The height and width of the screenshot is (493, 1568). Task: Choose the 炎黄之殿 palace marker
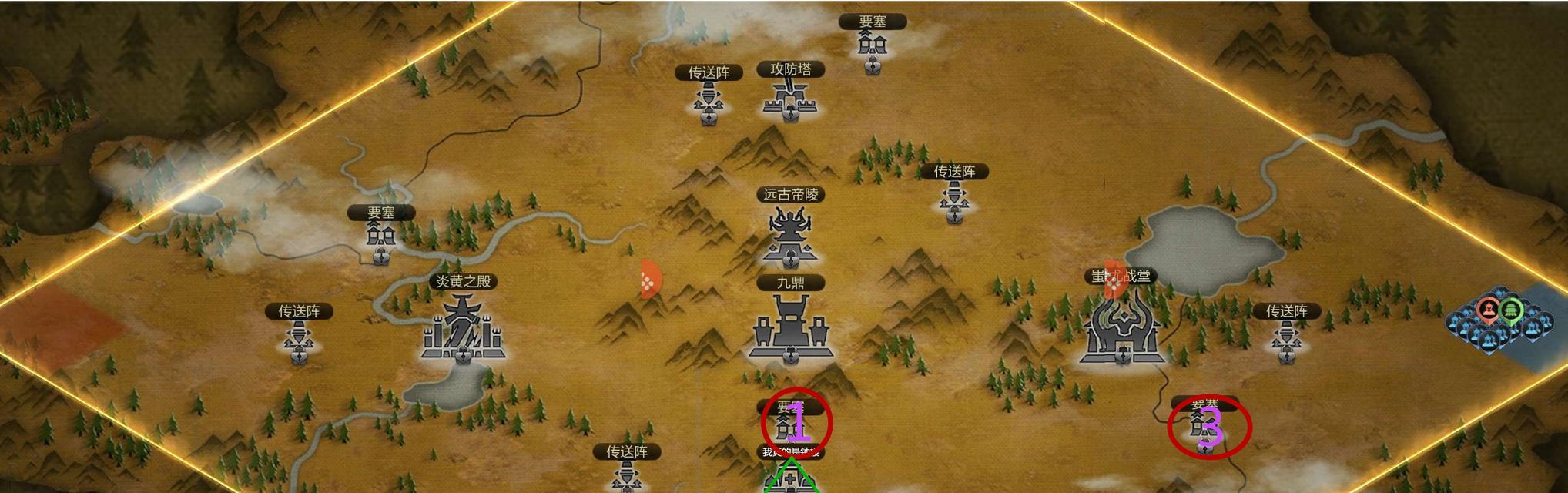tap(462, 331)
